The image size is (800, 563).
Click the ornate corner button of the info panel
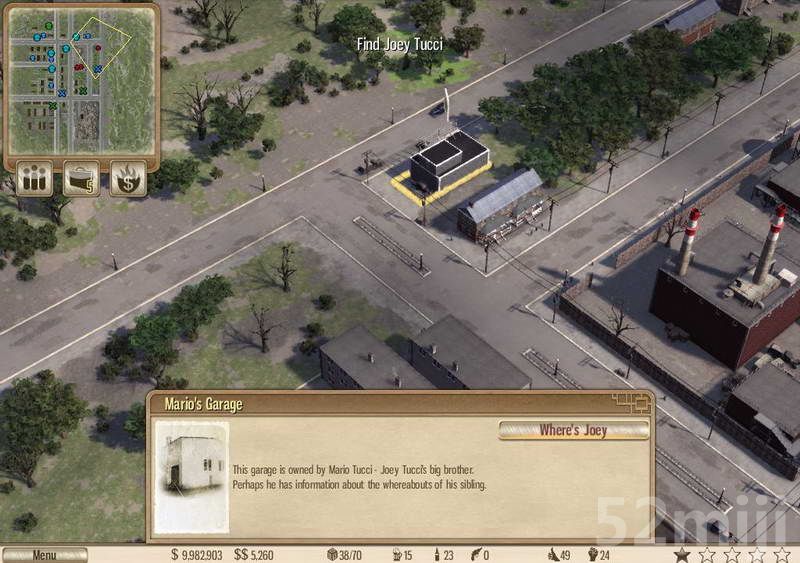[631, 403]
